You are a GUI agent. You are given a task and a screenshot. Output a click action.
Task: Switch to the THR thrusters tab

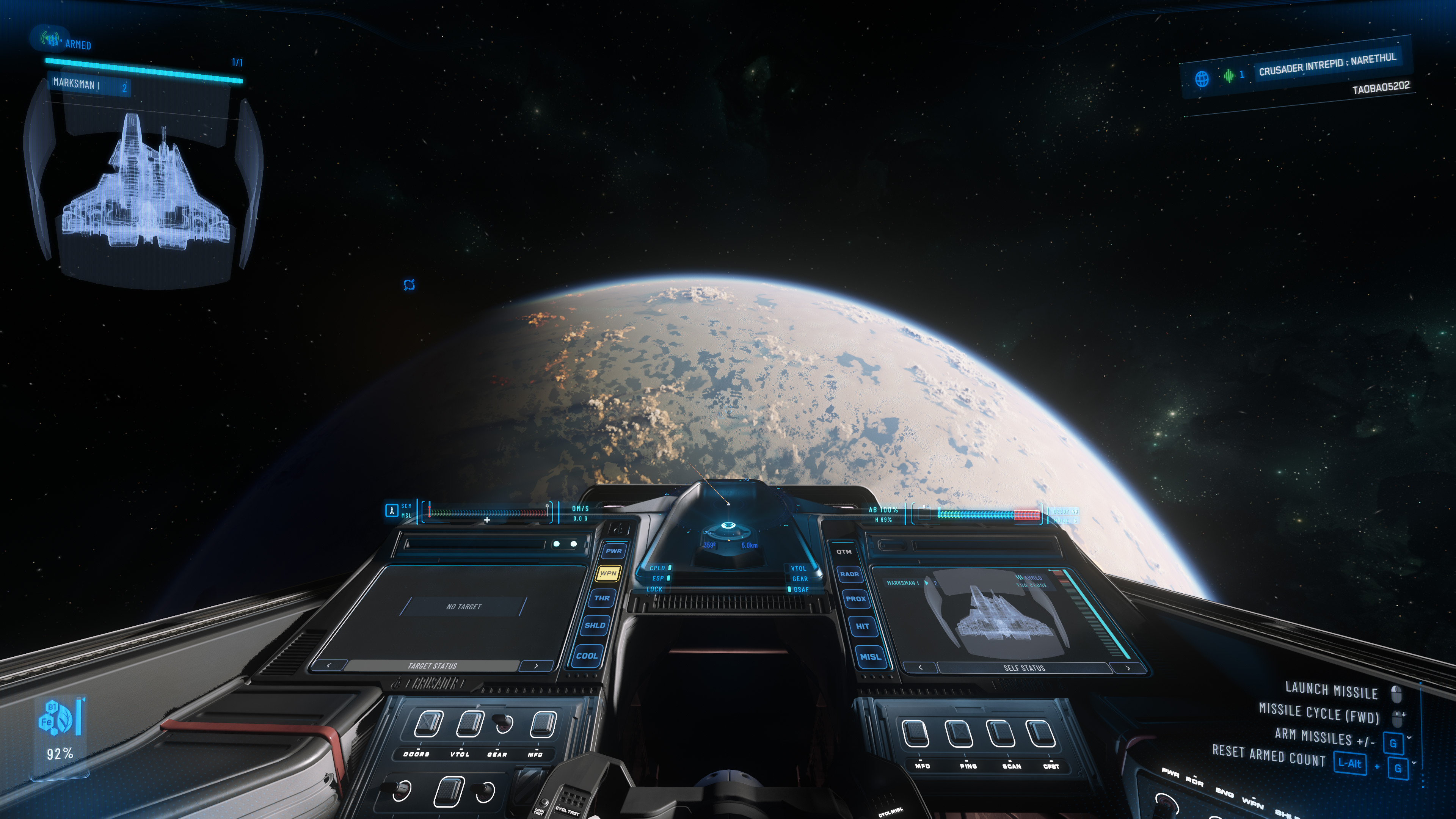pos(602,598)
